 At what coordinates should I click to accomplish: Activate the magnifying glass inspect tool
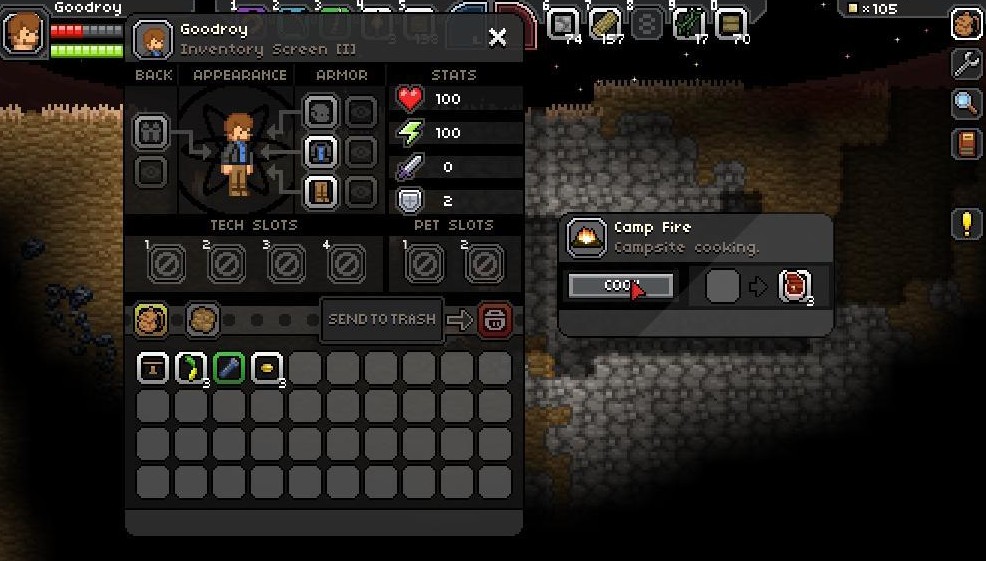tap(965, 103)
